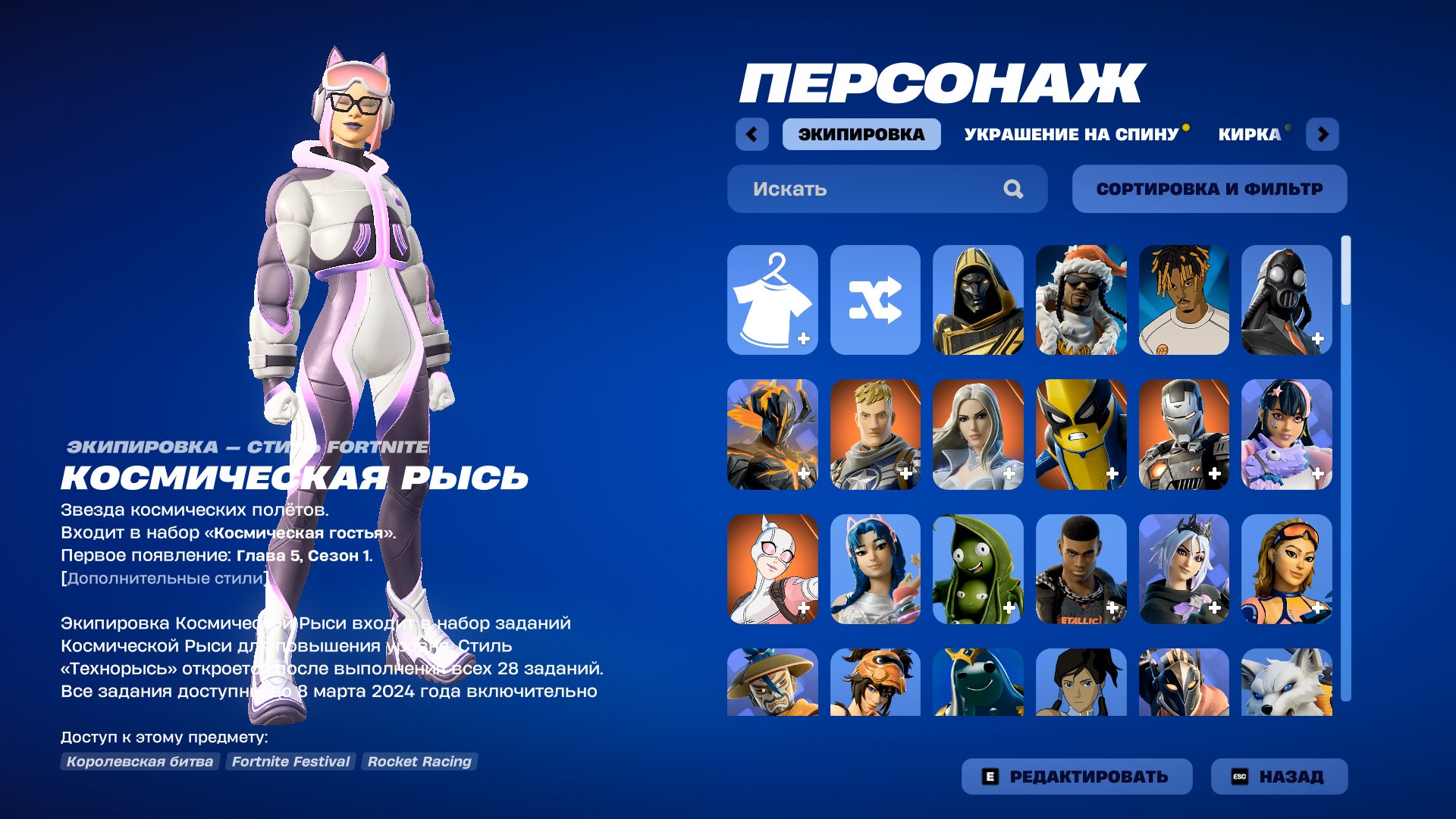Select the War Machine outfit thumbnail
1456x819 pixels.
1185,434
